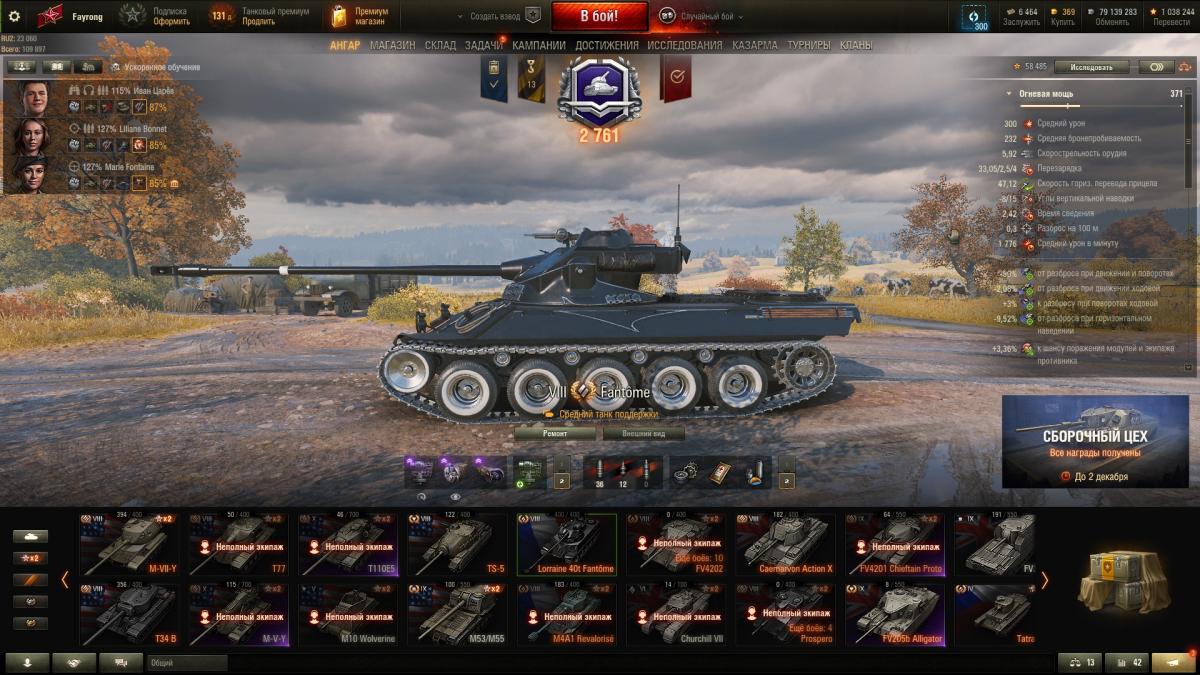1200x675 pixels.
Task: Select the Caernarvon Action X tank
Action: [784, 545]
